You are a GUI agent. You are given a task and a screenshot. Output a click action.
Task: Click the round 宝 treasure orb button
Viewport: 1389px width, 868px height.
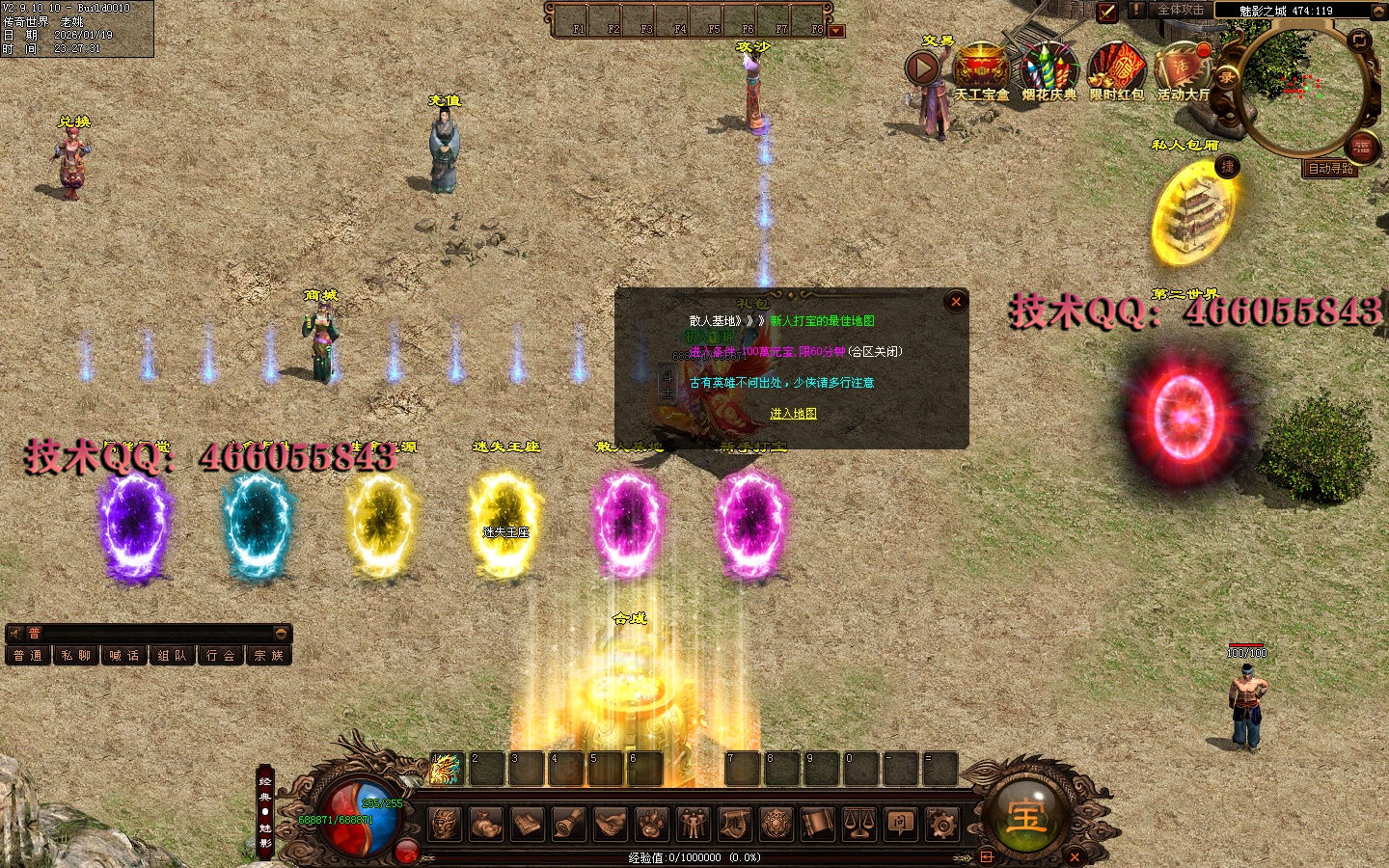click(1025, 816)
